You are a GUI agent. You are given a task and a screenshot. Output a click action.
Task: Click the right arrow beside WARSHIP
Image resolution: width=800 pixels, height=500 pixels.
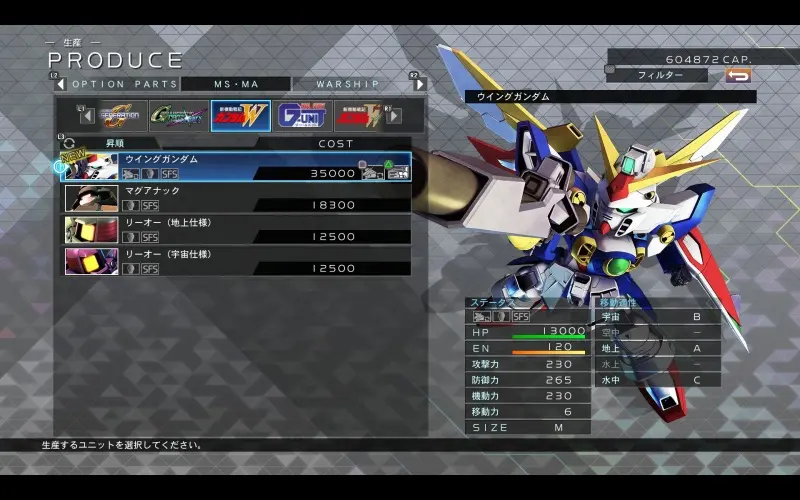pos(420,84)
